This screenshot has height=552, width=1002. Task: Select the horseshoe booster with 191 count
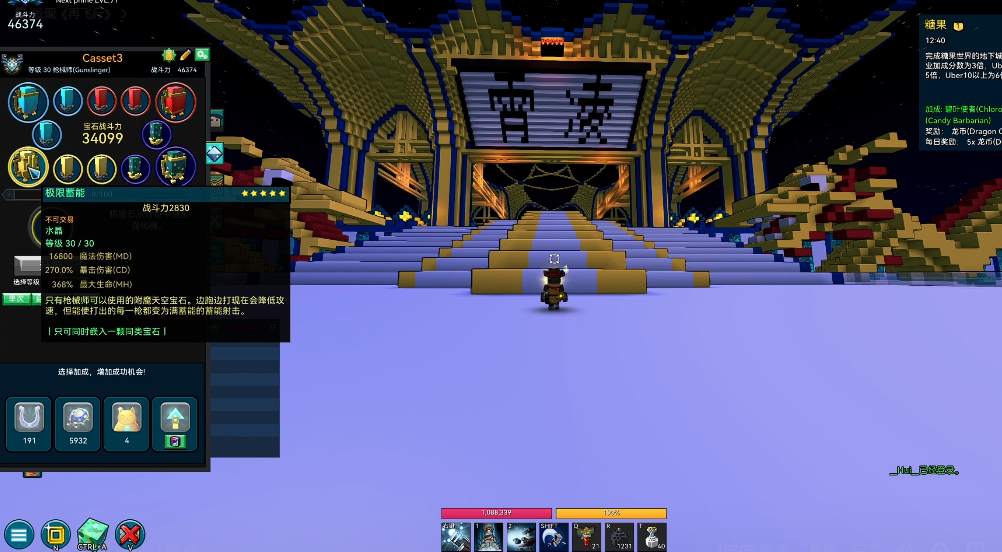coord(28,422)
